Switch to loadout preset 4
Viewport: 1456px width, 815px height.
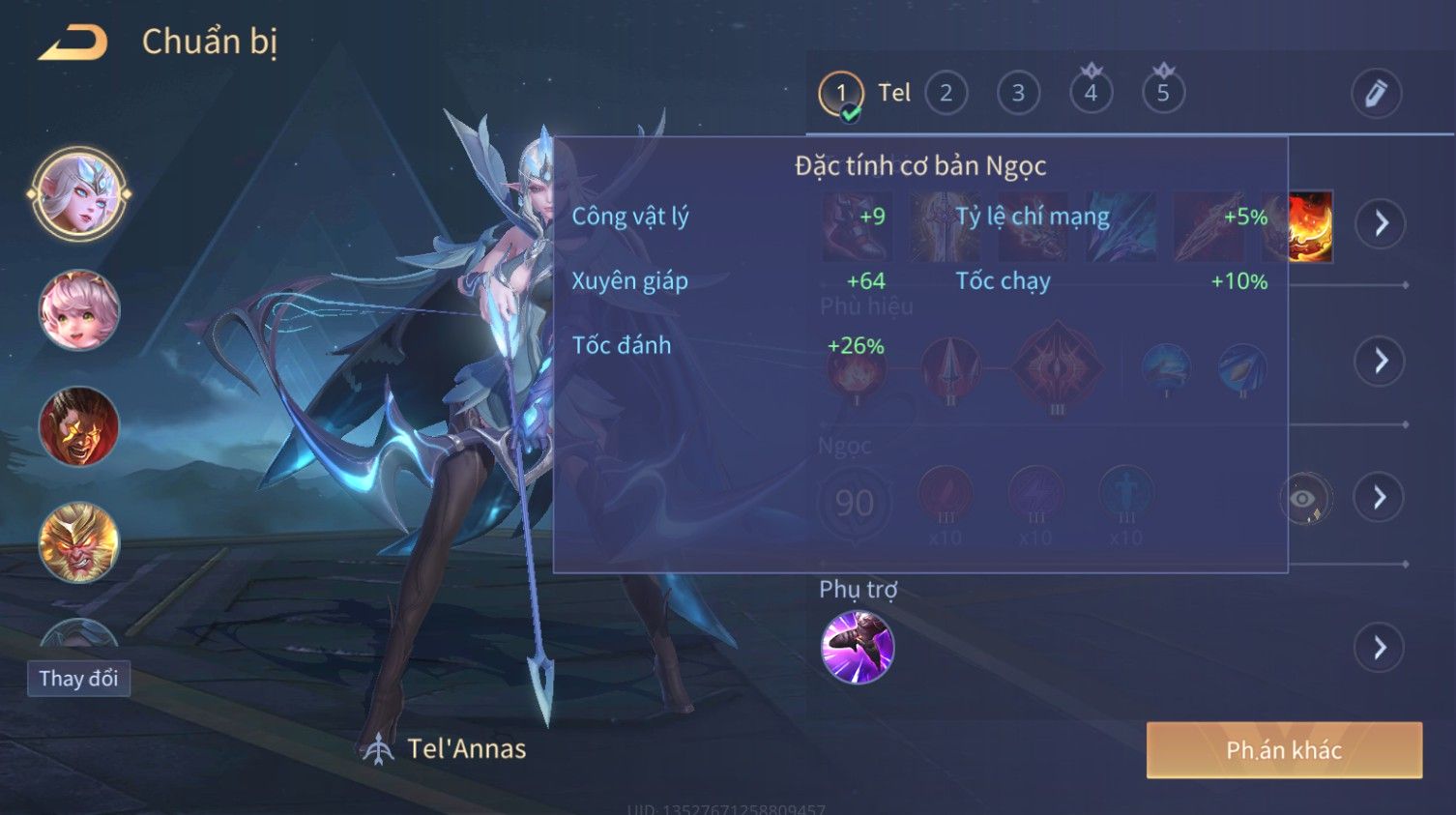point(1091,94)
